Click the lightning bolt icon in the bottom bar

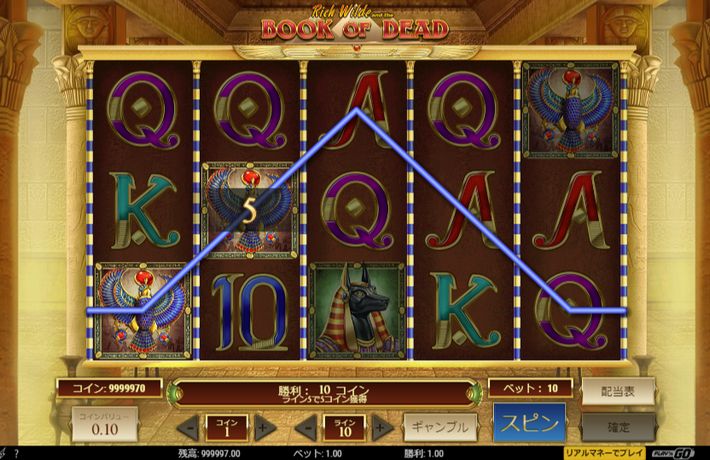[x=4, y=453]
